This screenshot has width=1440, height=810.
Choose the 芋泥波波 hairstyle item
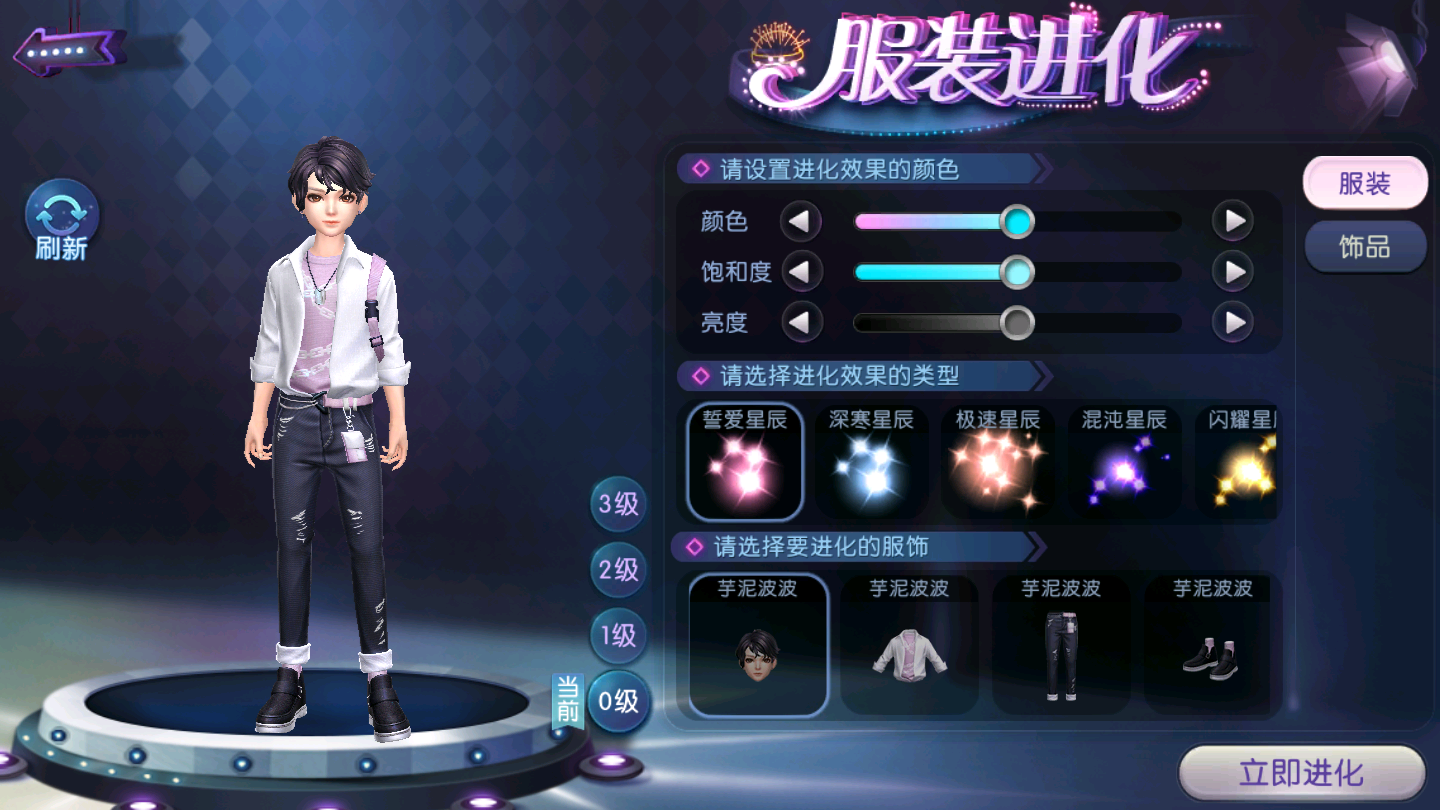pyautogui.click(x=758, y=645)
